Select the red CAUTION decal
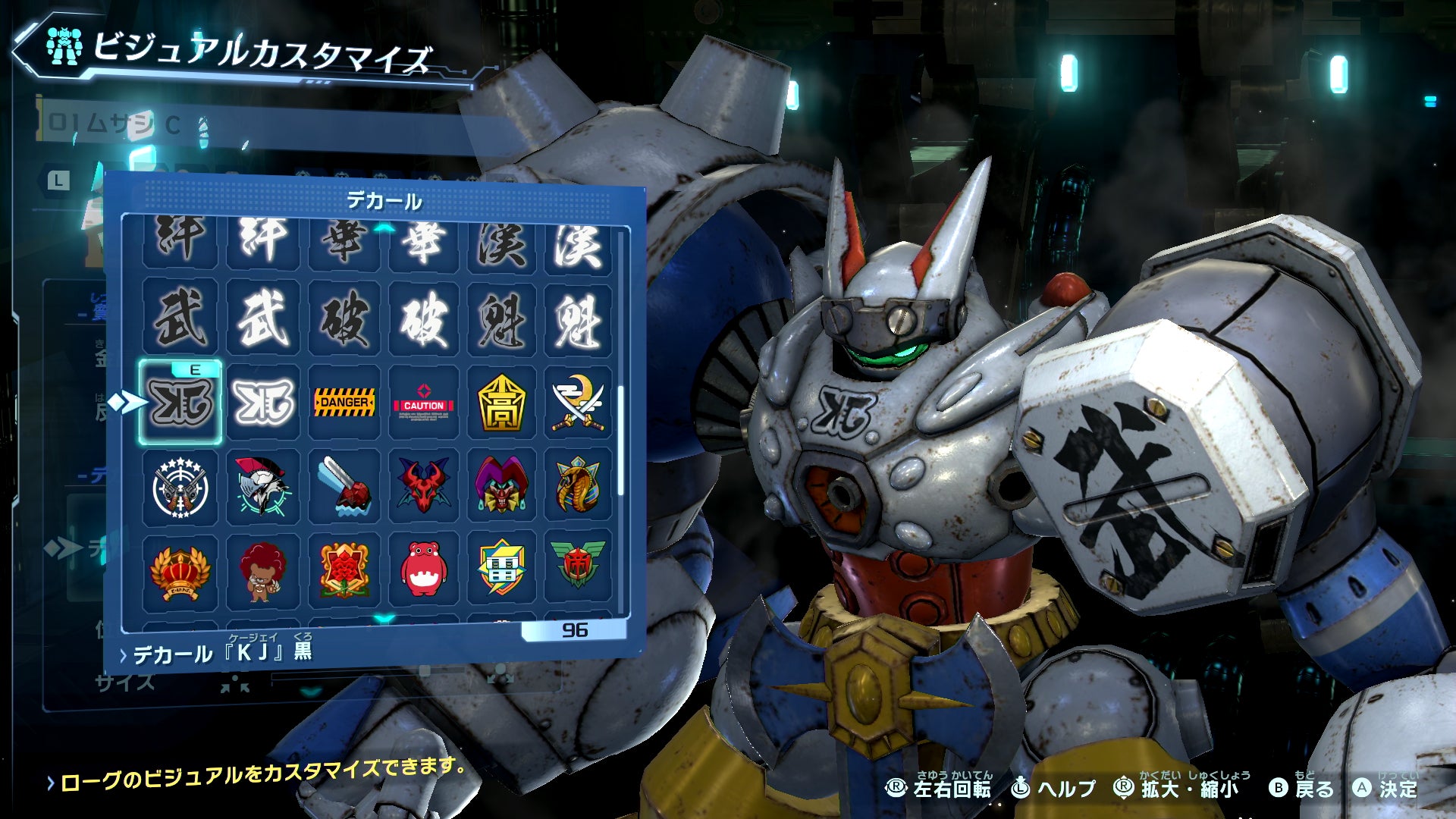This screenshot has height=819, width=1456. pyautogui.click(x=423, y=403)
